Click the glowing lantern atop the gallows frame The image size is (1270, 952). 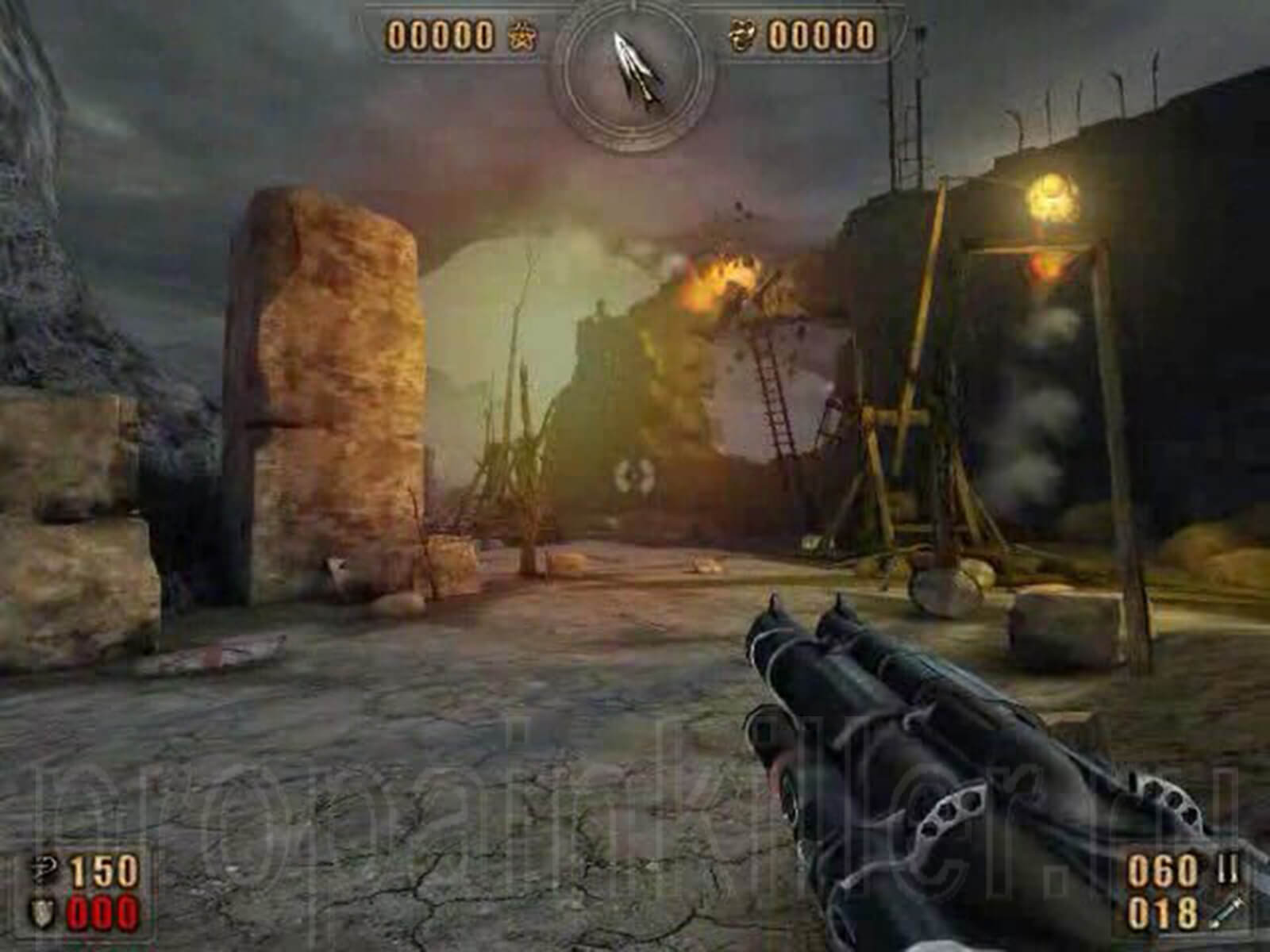[x=1053, y=194]
